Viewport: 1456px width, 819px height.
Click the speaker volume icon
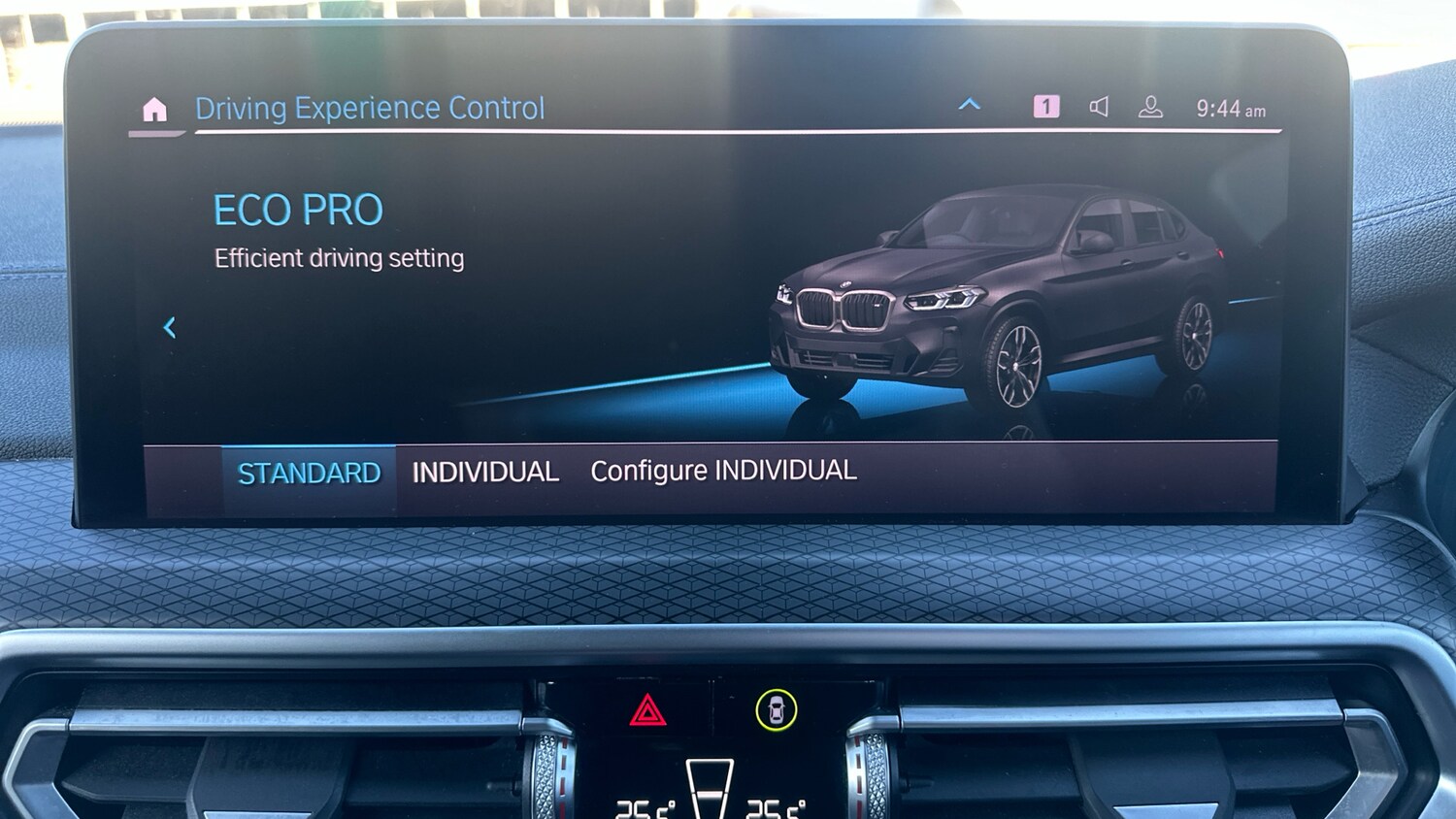click(x=1100, y=107)
